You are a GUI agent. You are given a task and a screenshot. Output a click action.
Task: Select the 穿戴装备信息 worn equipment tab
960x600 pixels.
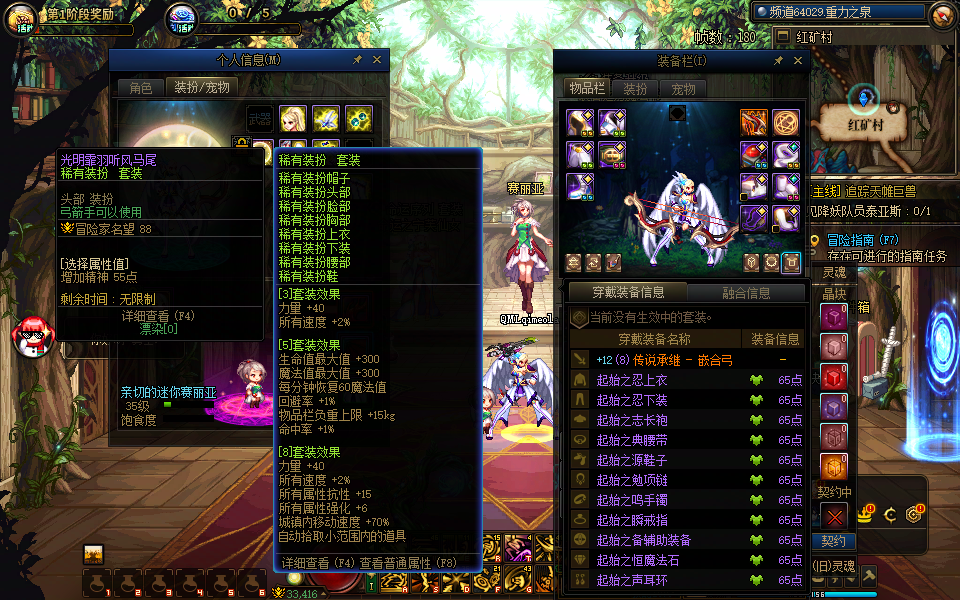click(628, 293)
